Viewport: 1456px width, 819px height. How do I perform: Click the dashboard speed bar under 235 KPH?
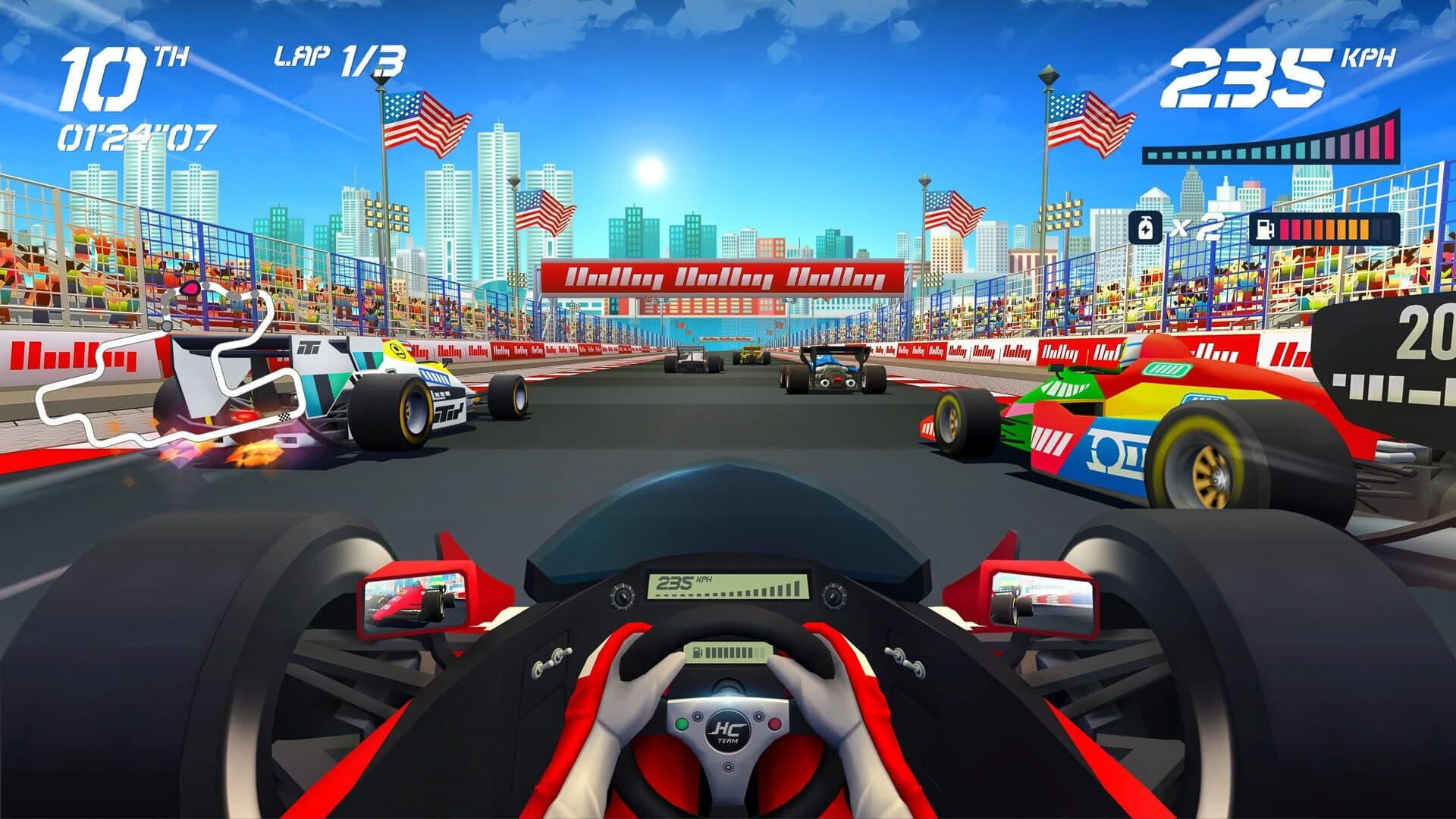point(728,594)
